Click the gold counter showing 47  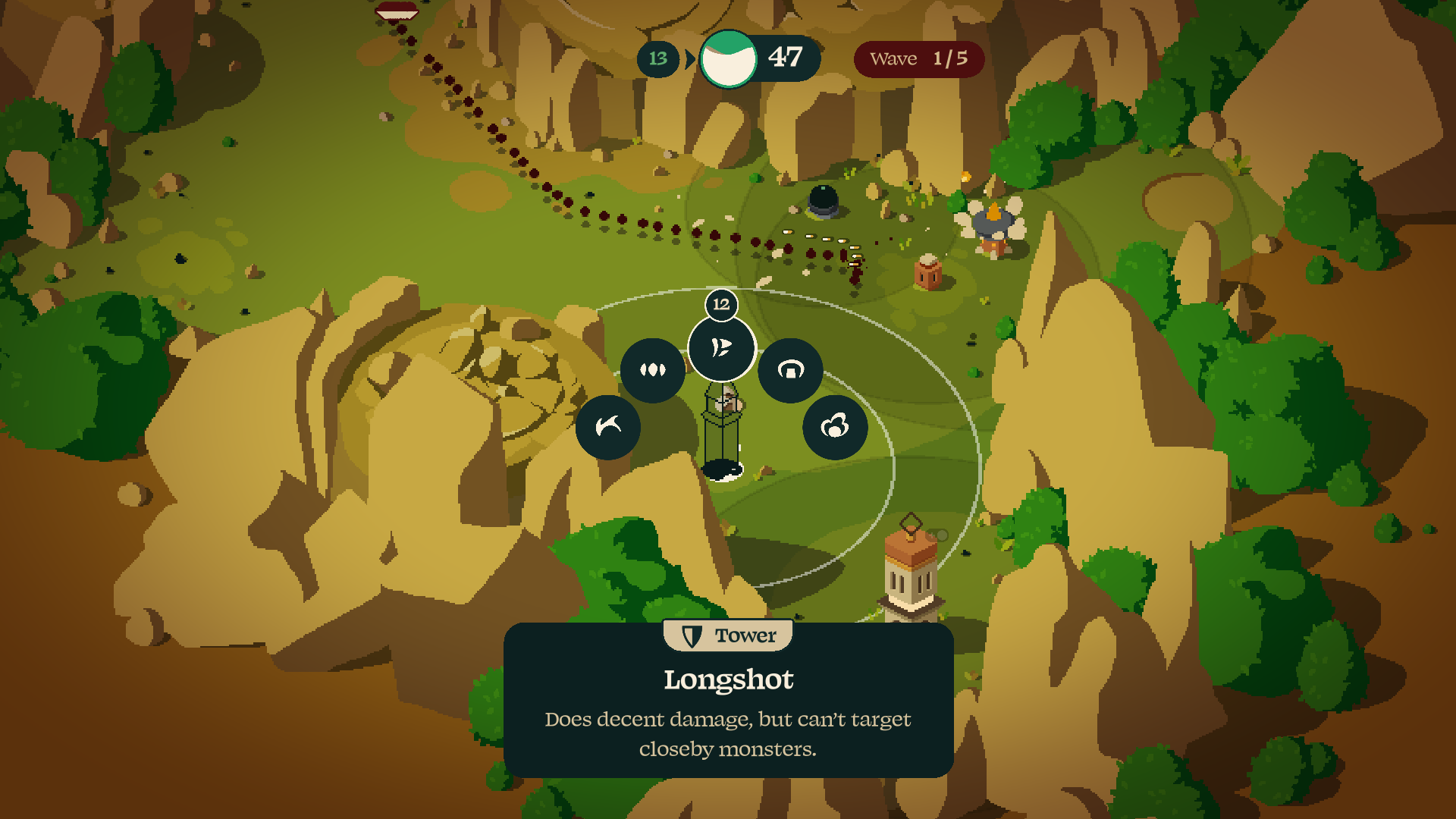[786, 57]
